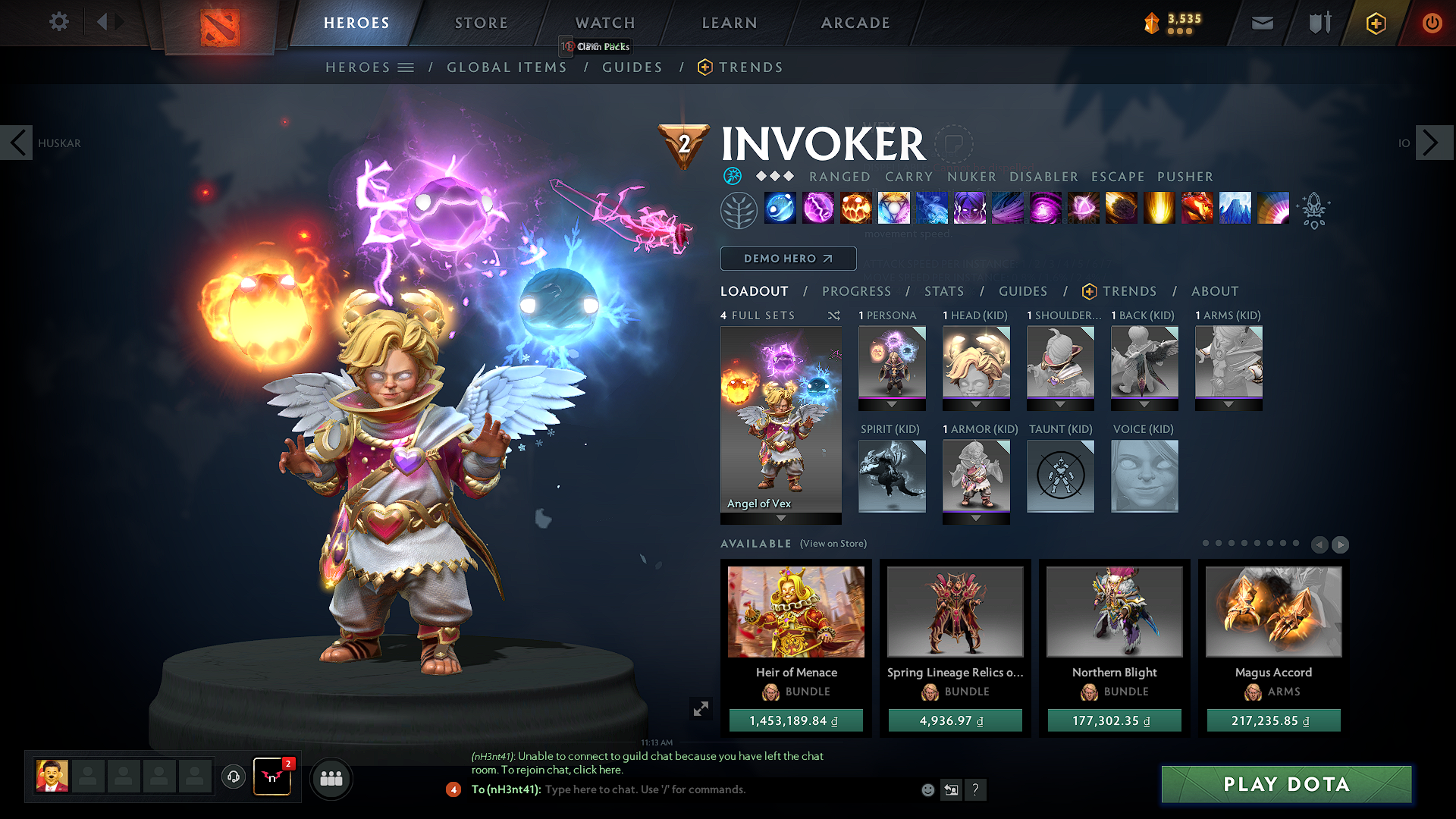This screenshot has width=1456, height=819.
Task: Switch to the ARCADE tab
Action: (855, 23)
